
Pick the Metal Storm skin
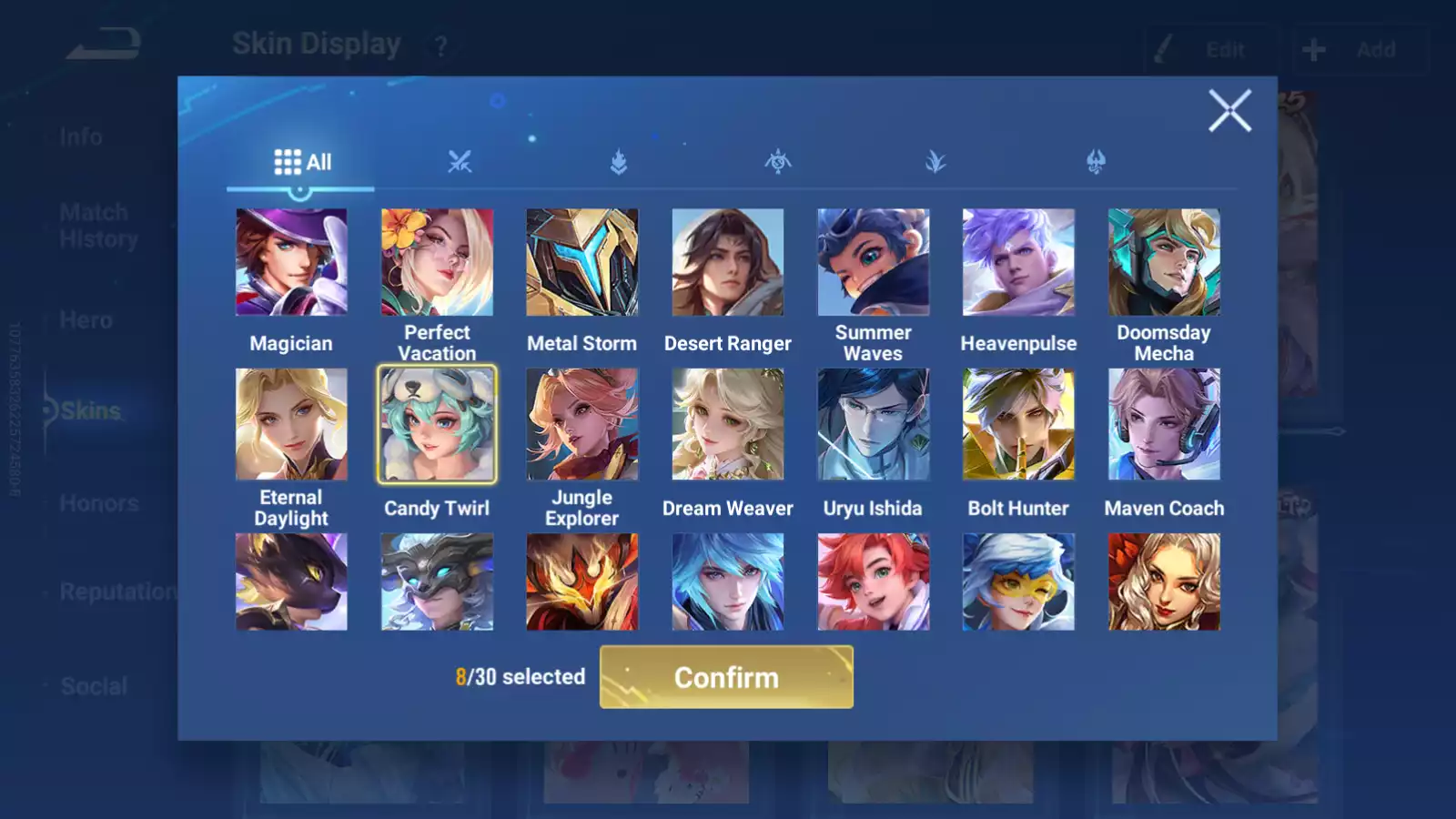pos(582,262)
